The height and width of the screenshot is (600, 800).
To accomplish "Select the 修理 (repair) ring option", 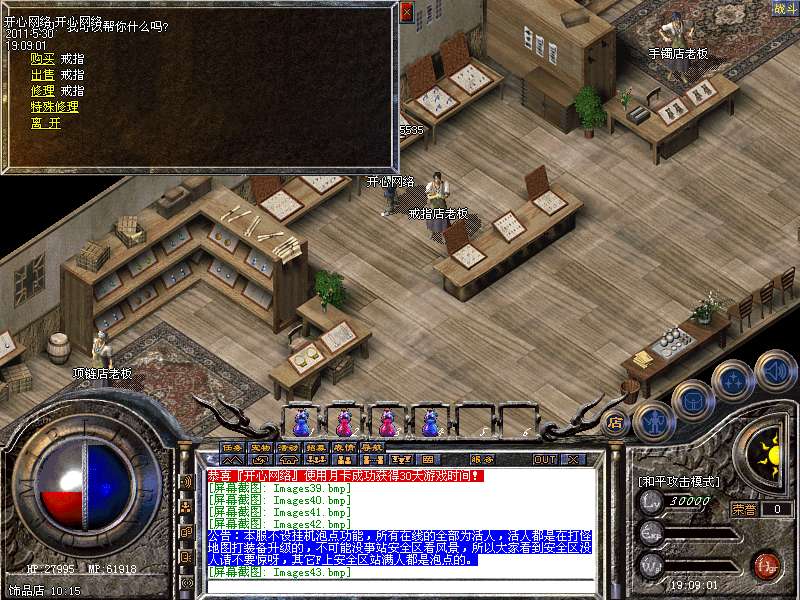I will [43, 91].
